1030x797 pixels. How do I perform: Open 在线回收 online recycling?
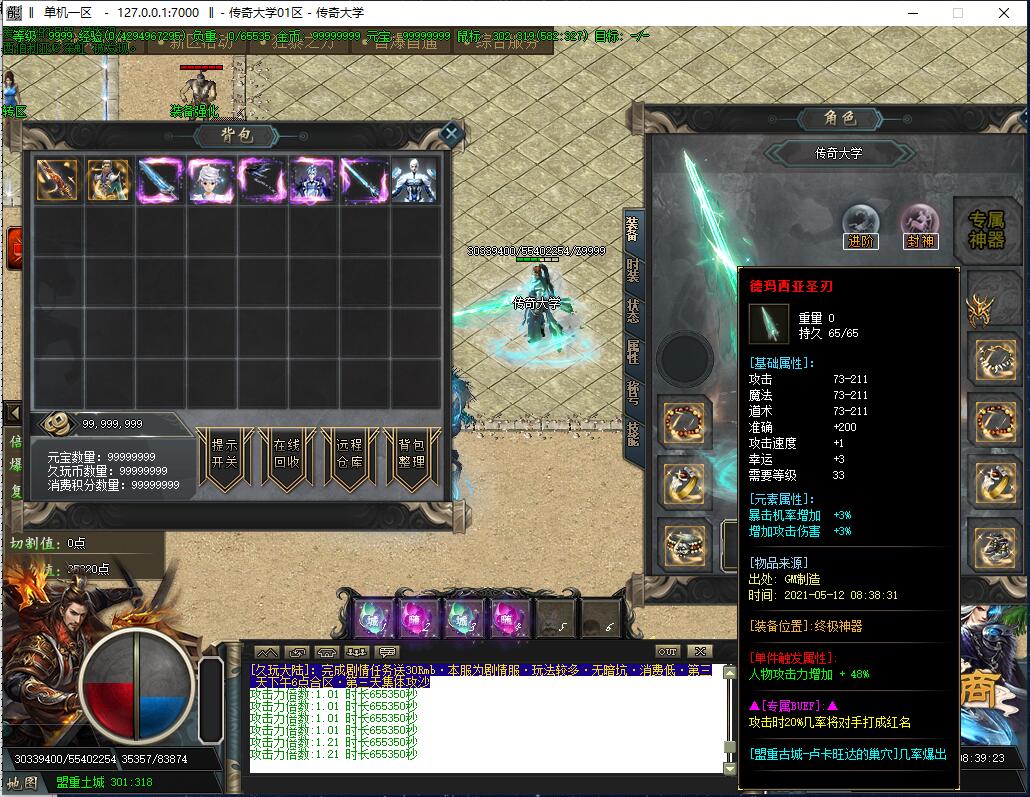click(x=286, y=455)
